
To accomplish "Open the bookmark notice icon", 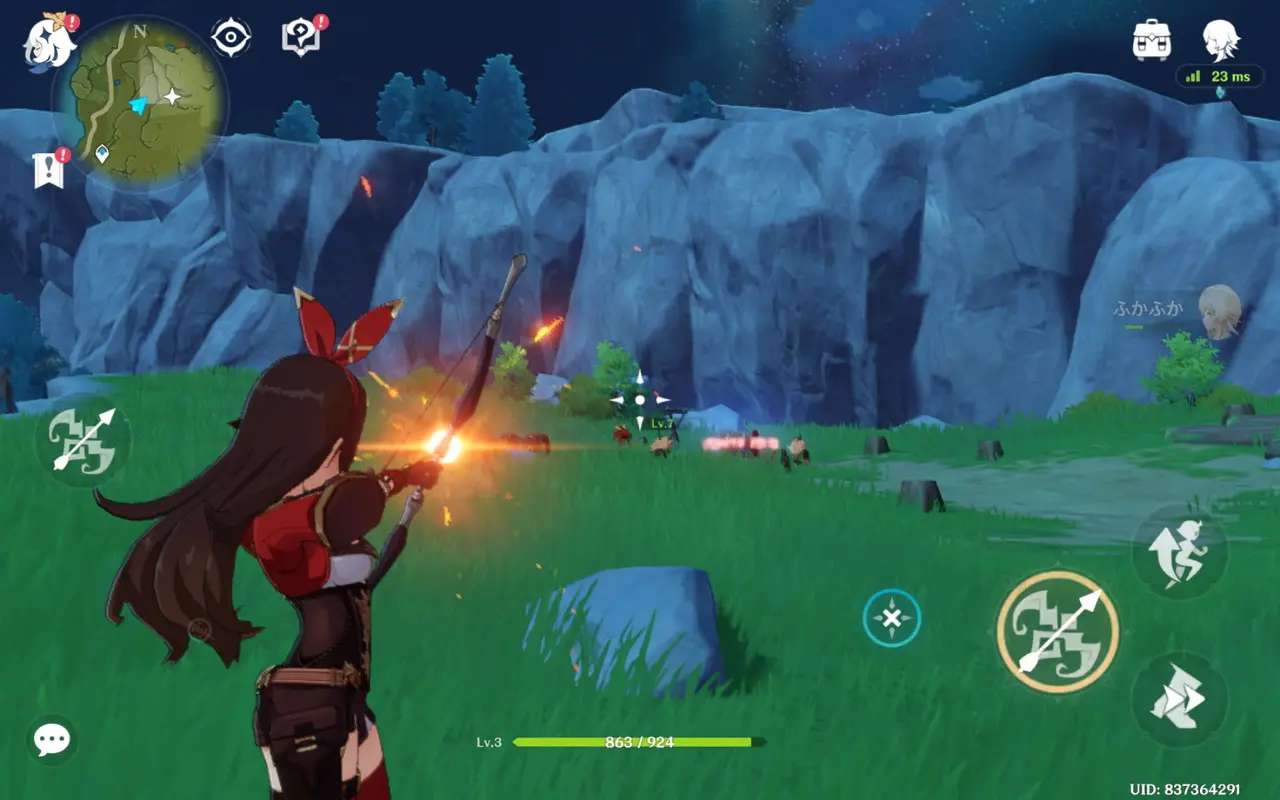I will [48, 170].
